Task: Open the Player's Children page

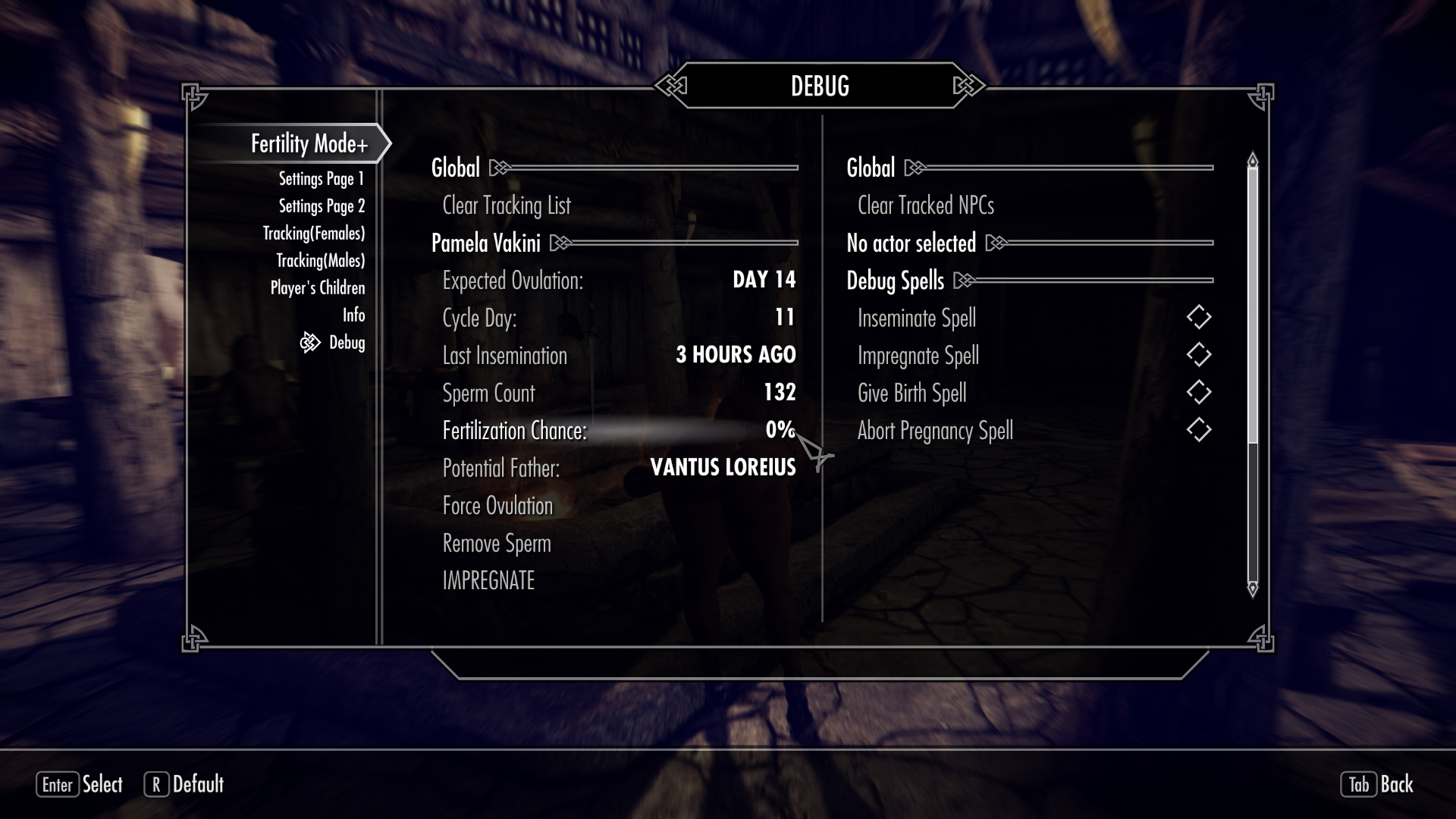Action: click(318, 287)
